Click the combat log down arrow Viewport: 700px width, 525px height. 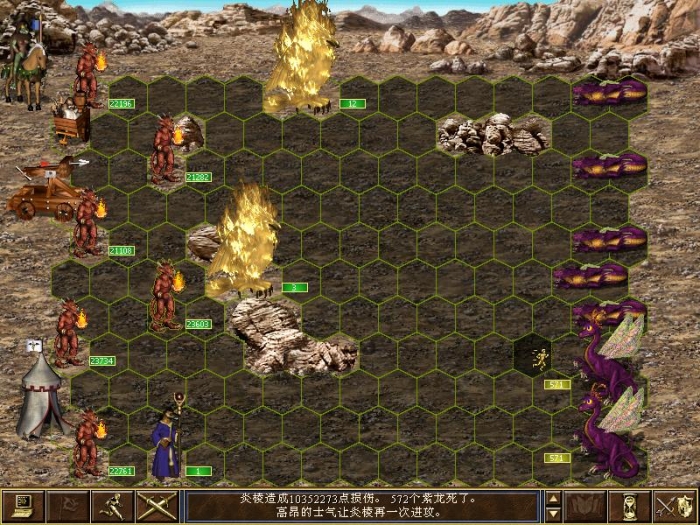click(552, 514)
